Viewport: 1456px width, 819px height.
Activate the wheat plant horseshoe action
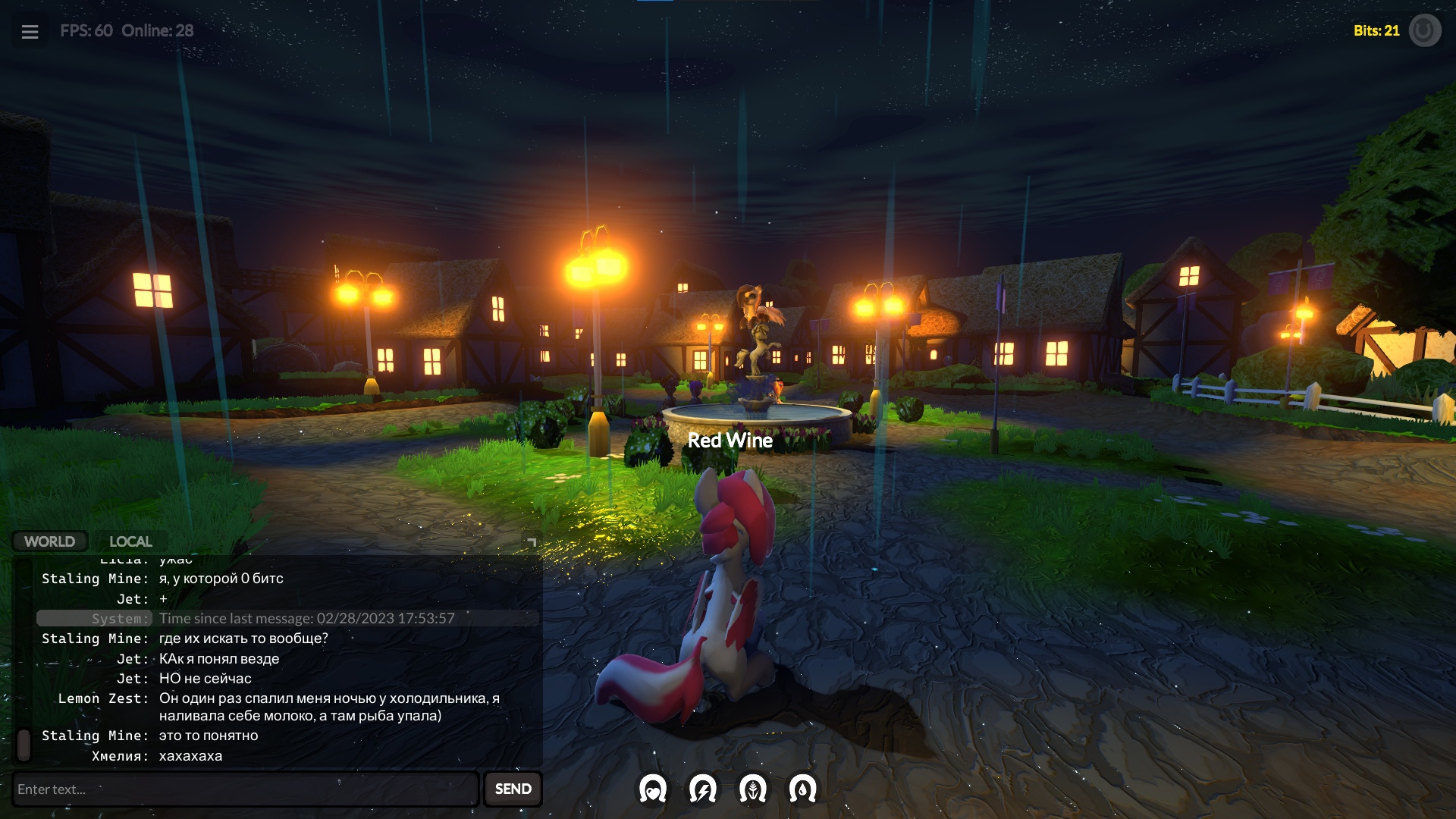[x=753, y=789]
